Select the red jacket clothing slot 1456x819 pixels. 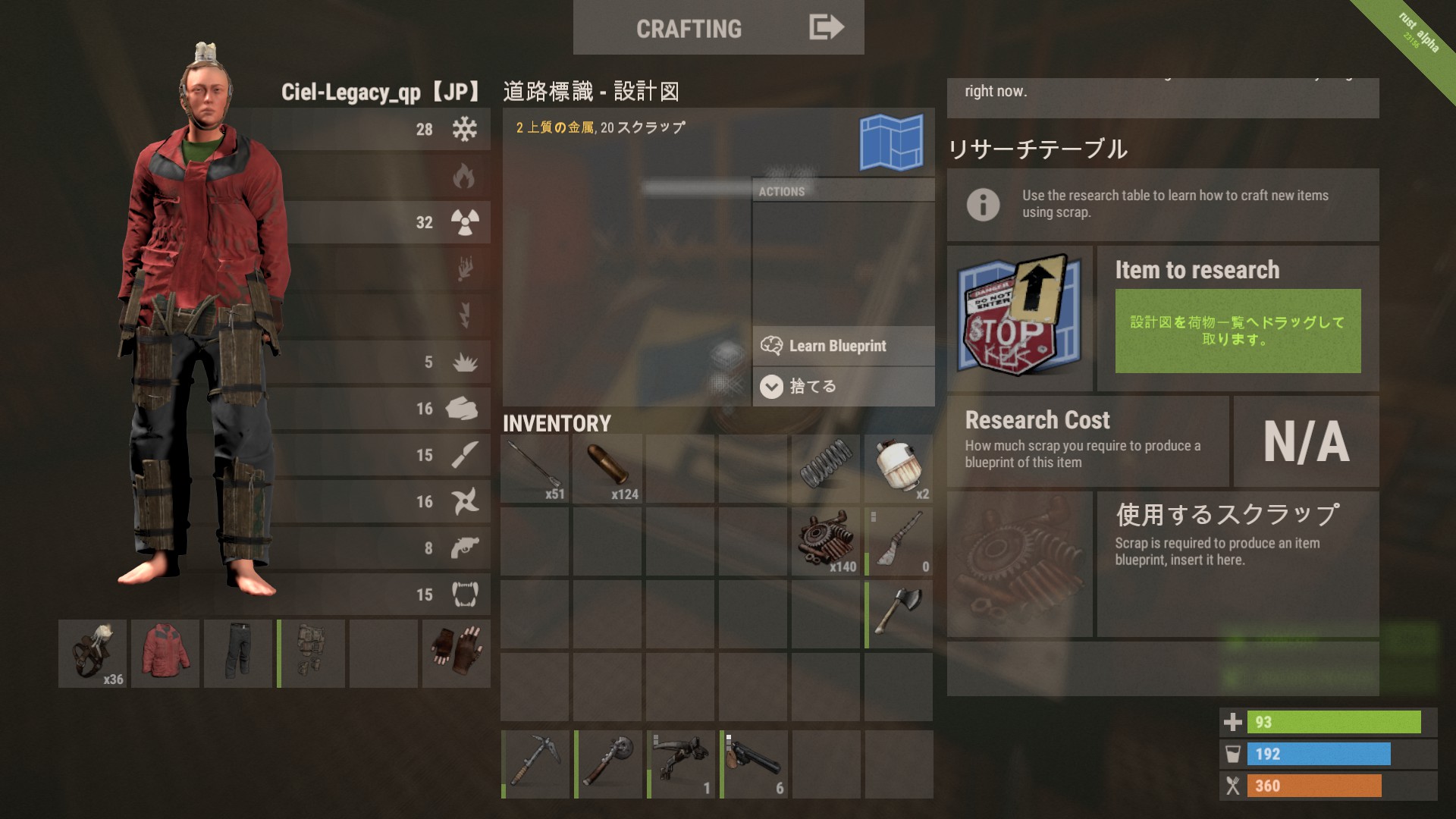tap(165, 653)
